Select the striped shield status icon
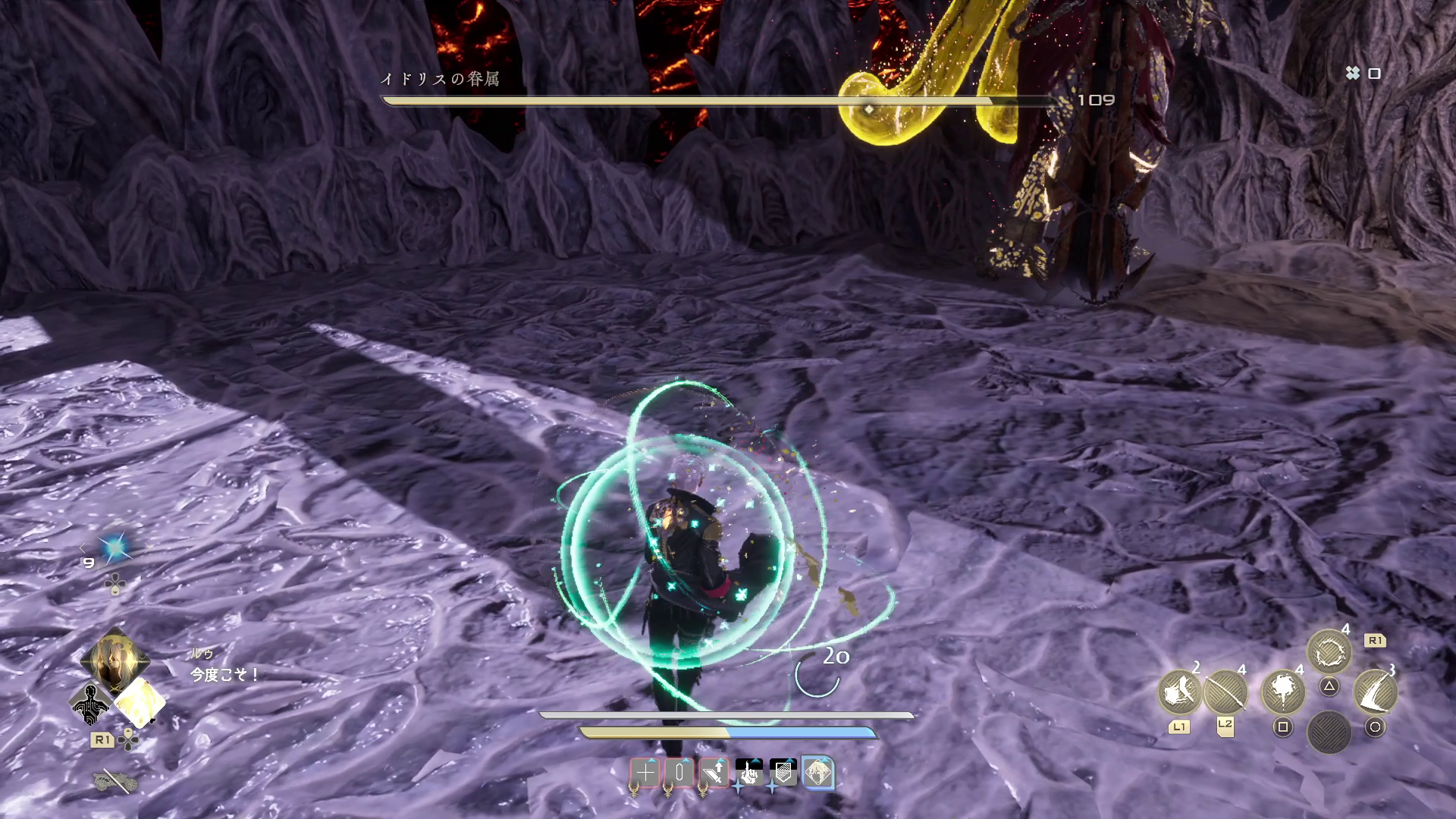 coord(783,773)
